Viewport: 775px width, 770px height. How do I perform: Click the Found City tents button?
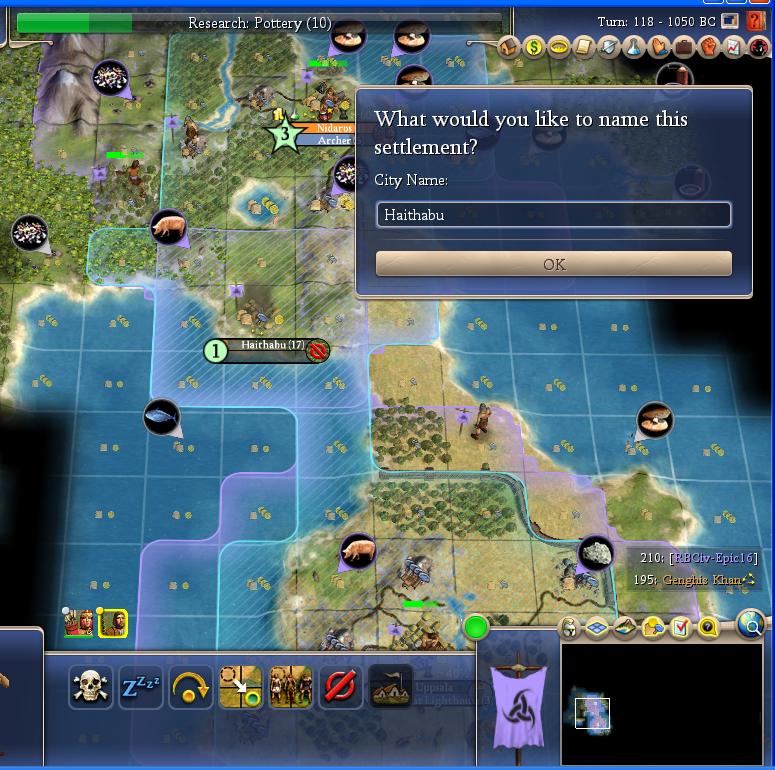[x=390, y=687]
